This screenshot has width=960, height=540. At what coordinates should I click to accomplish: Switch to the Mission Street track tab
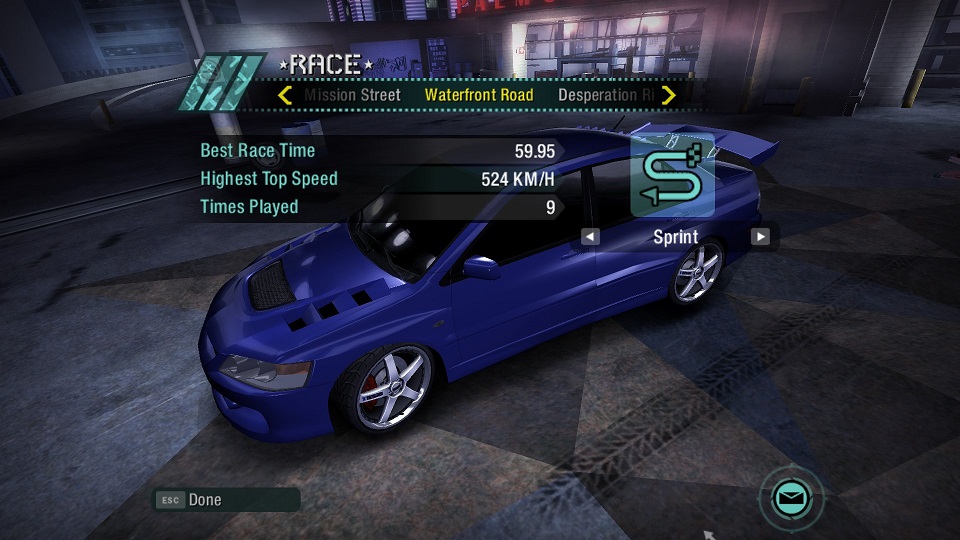pyautogui.click(x=352, y=95)
